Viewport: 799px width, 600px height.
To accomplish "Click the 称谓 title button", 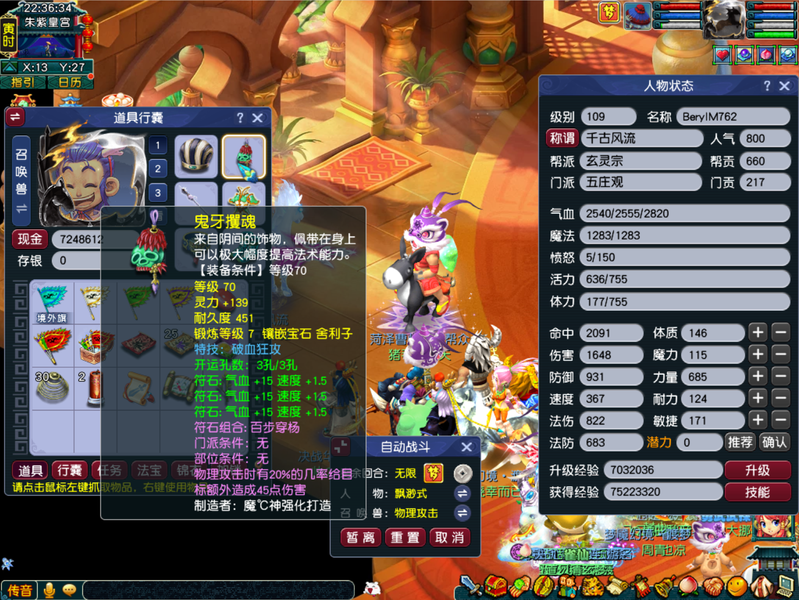I will [562, 139].
